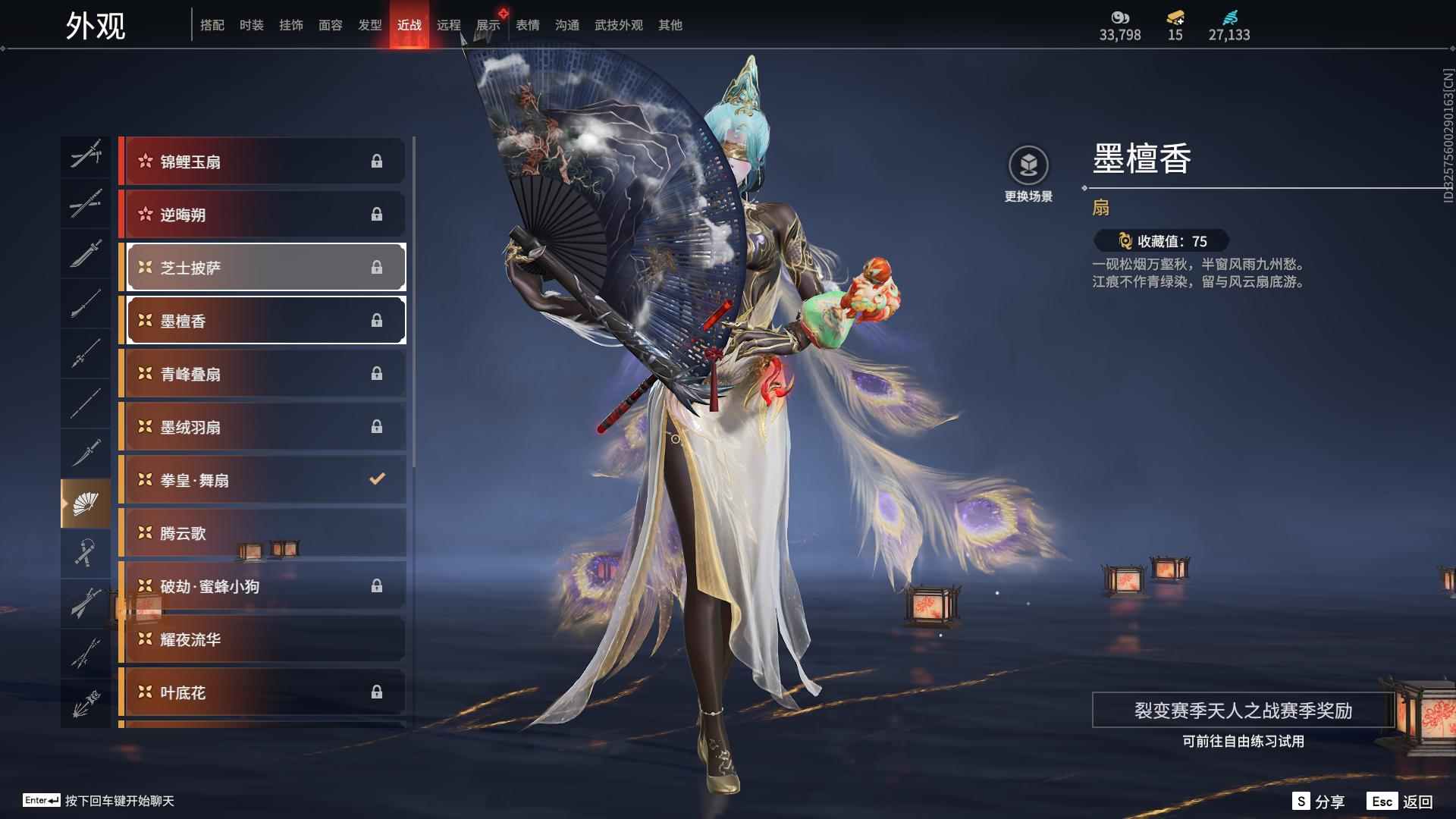Screen dimensions: 1456x819
Task: Choose the 逆晦朔 skin entry
Action: 262,215
